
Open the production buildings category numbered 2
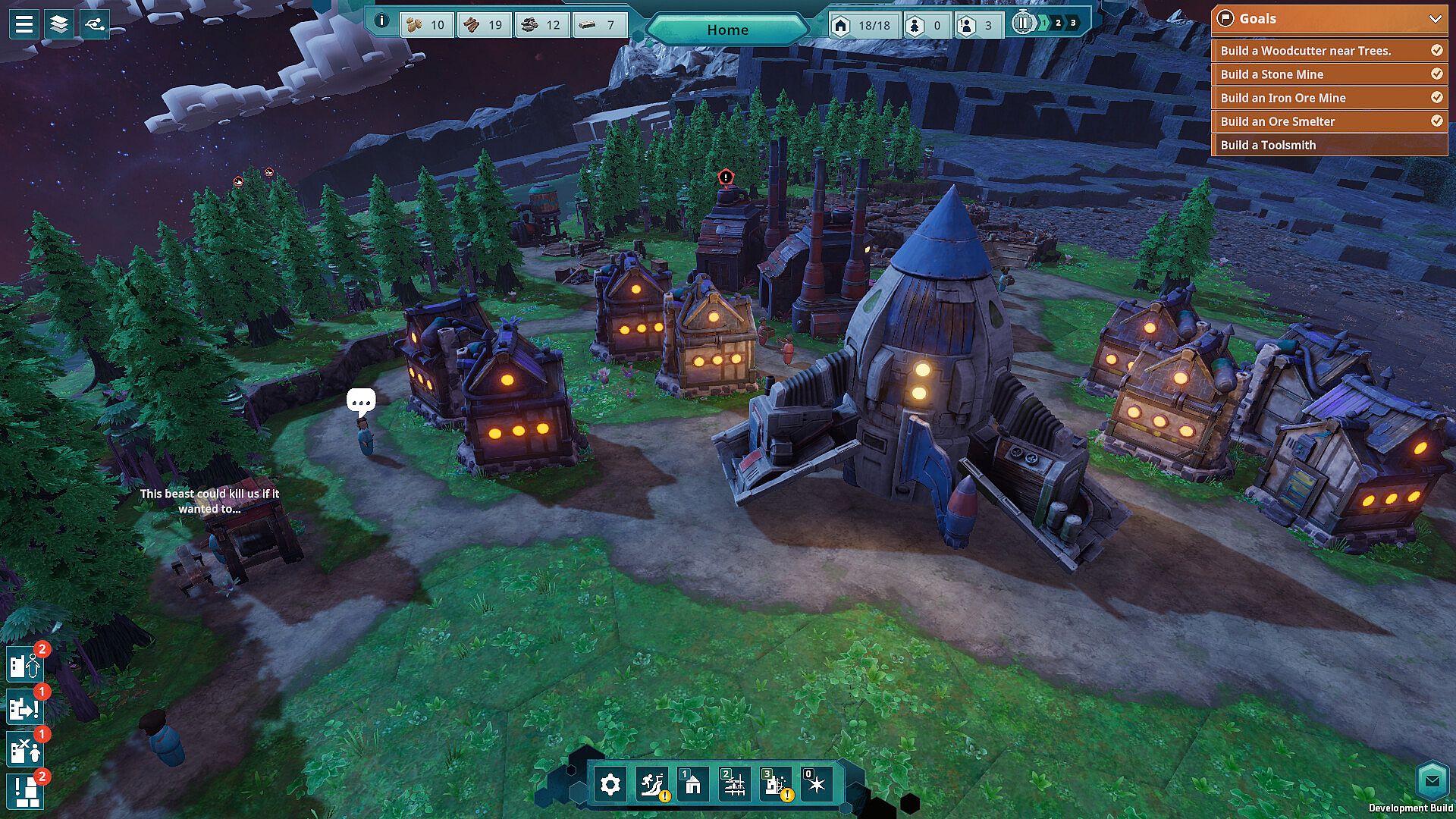[734, 784]
